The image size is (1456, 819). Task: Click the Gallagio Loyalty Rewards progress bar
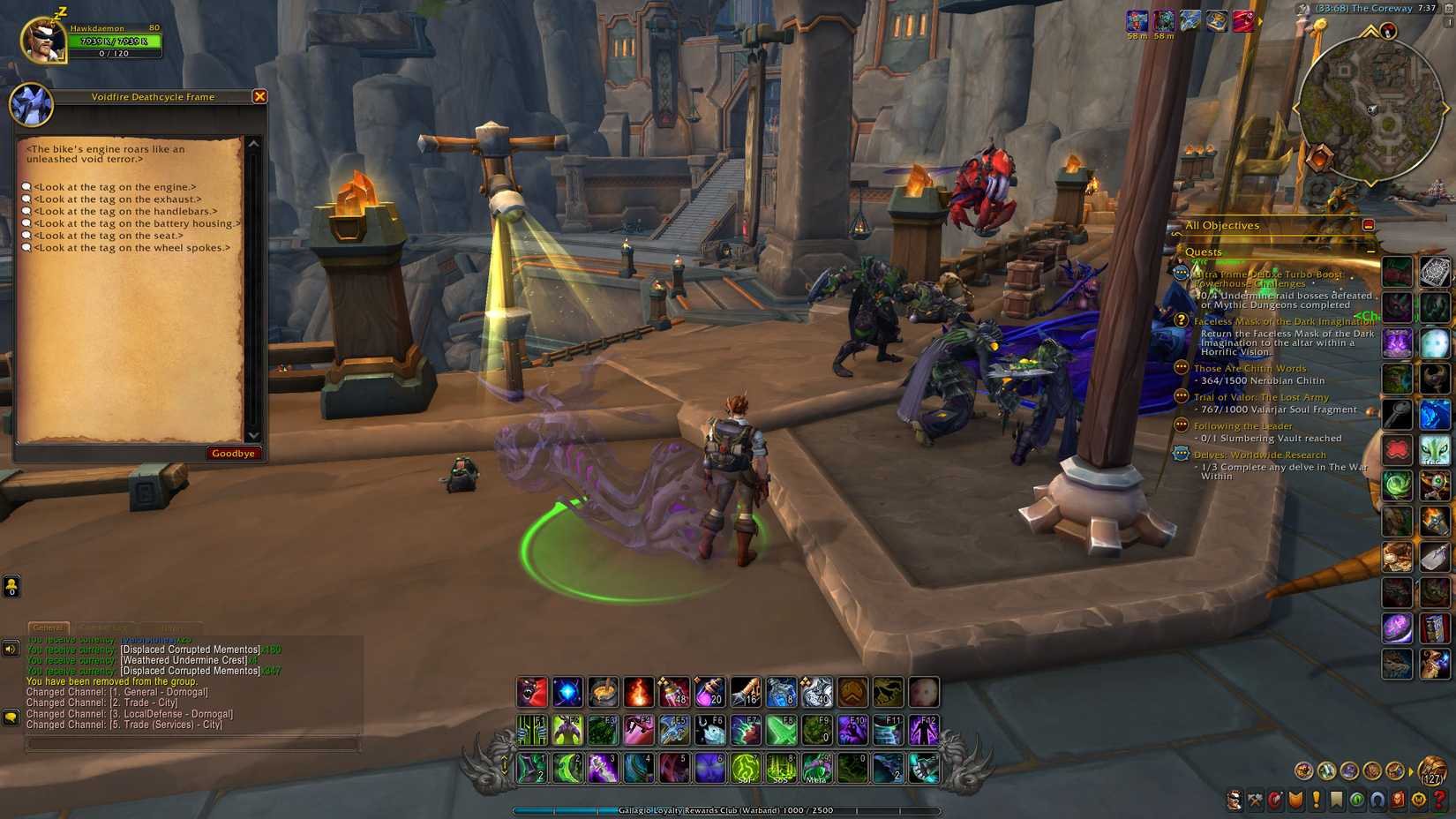(x=728, y=809)
